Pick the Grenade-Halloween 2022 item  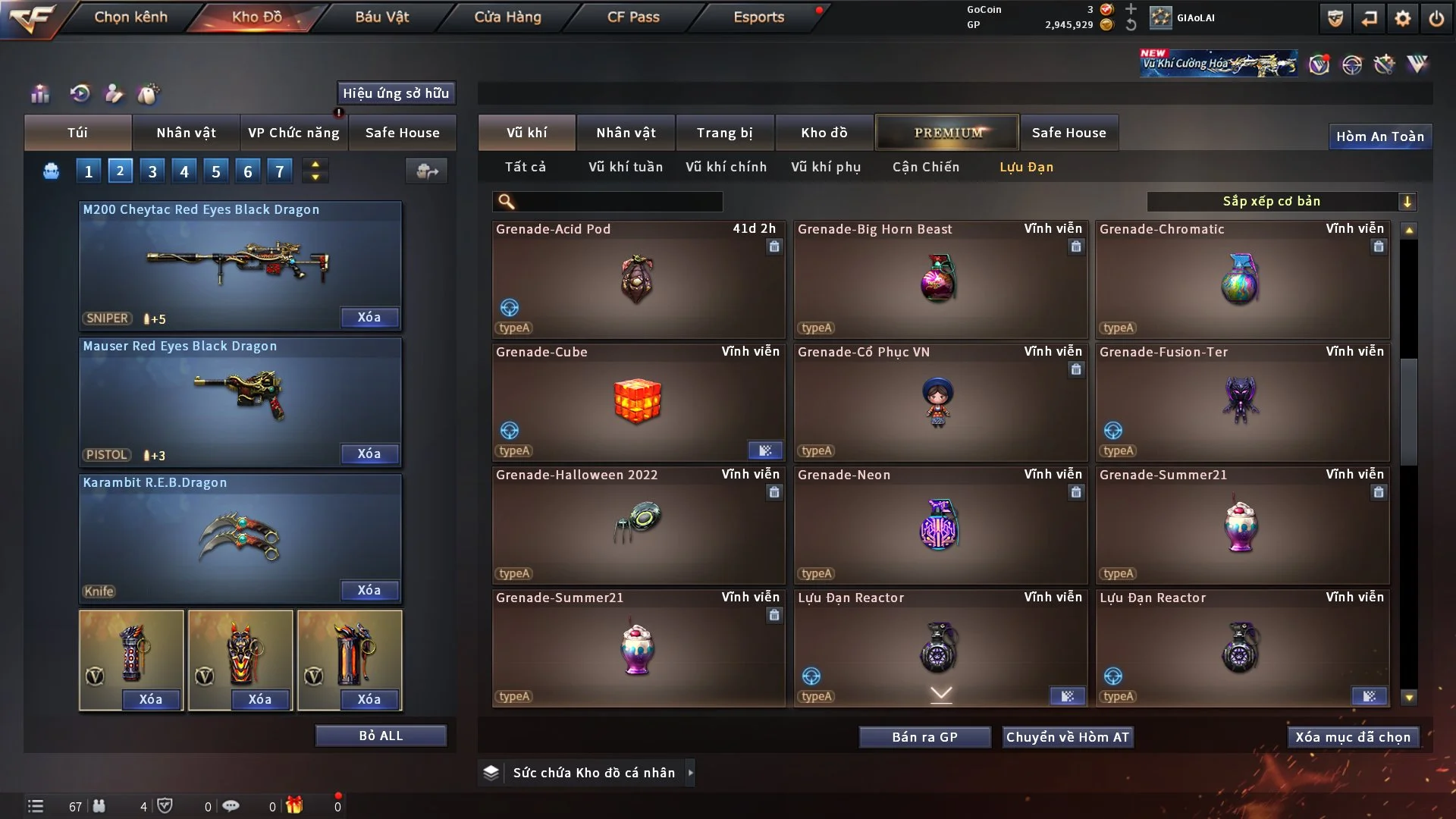coord(637,525)
